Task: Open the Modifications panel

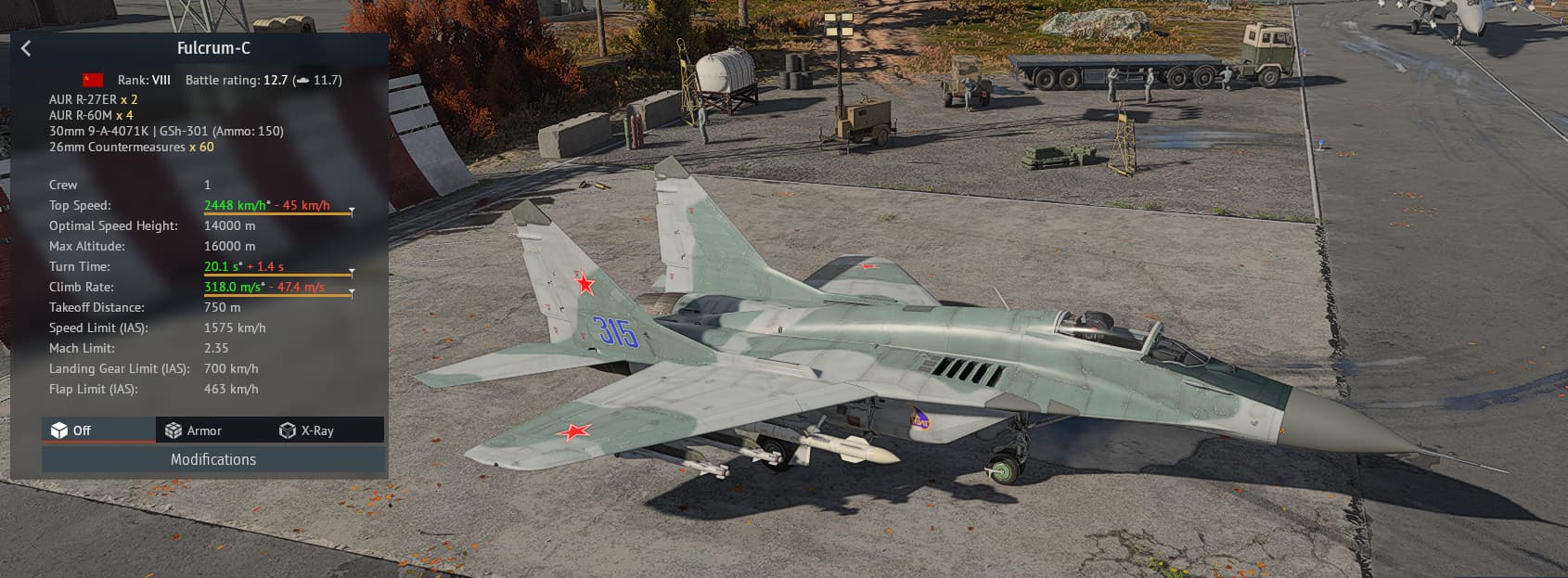Action: click(x=212, y=459)
